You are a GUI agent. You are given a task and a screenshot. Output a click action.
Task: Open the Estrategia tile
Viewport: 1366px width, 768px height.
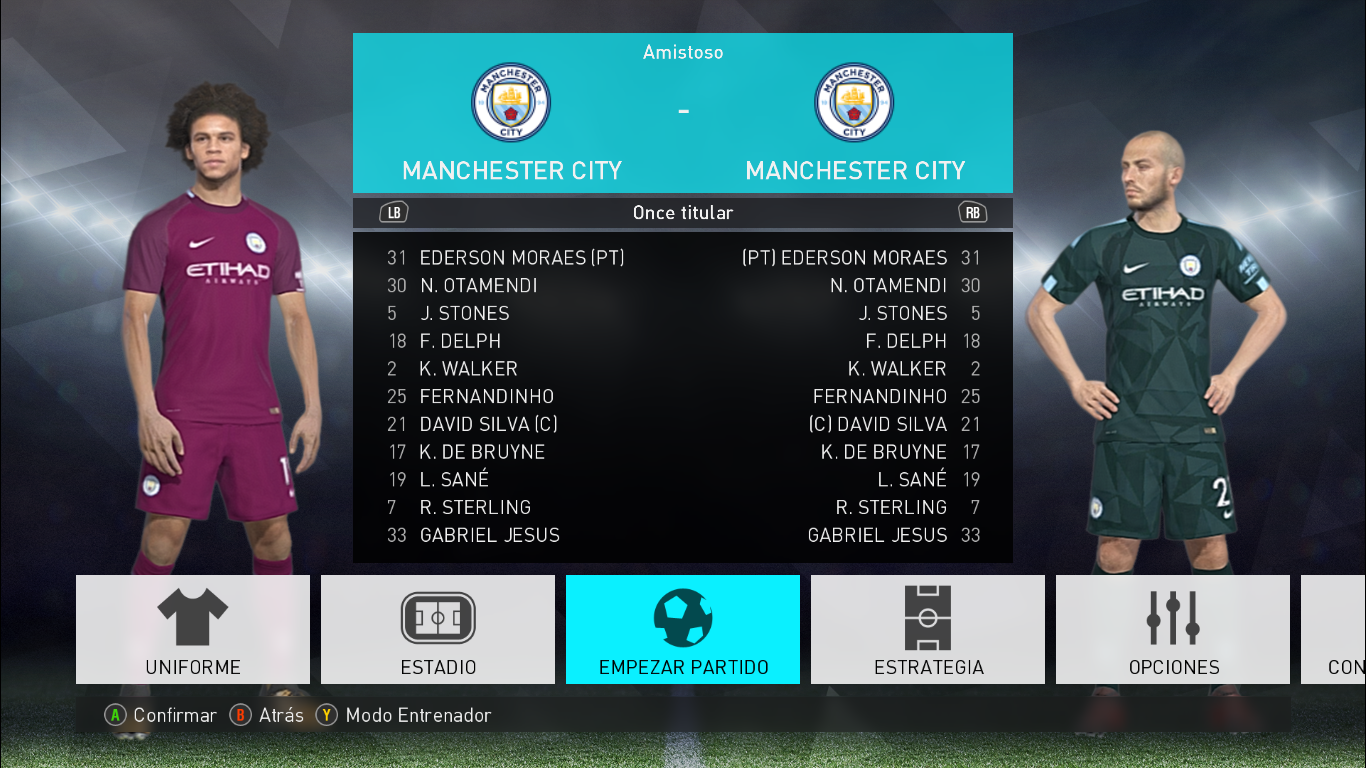coord(928,629)
